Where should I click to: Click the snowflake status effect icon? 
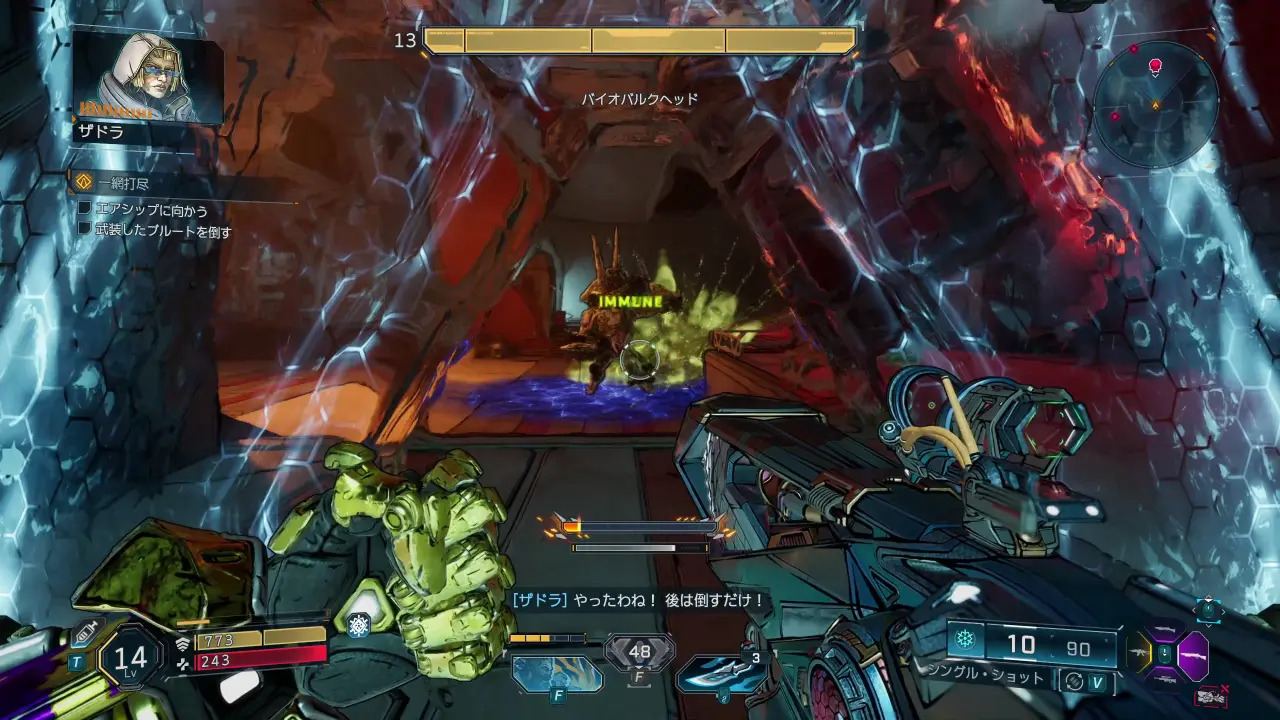(x=358, y=625)
